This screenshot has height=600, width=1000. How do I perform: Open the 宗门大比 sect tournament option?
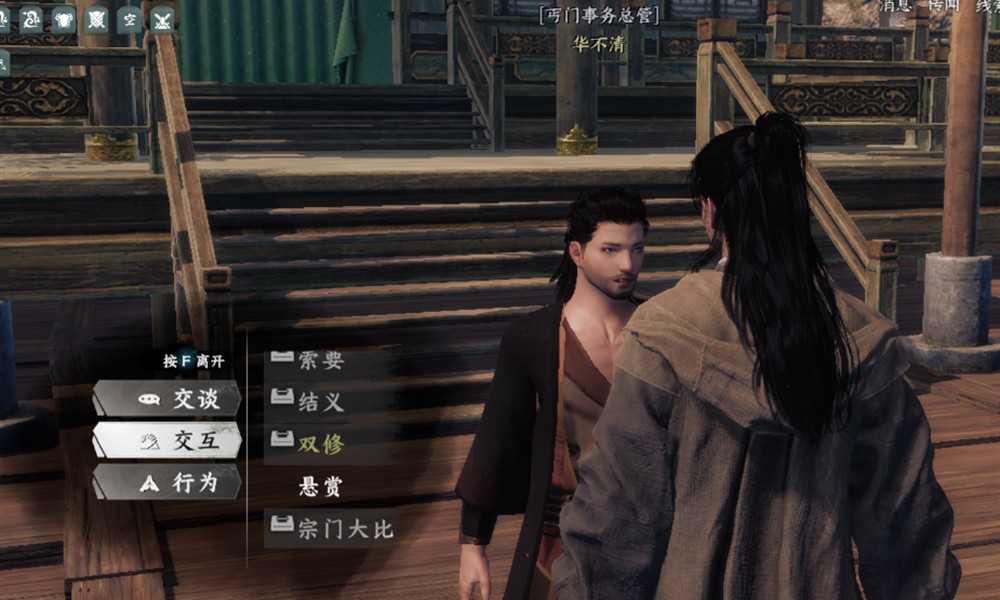(x=333, y=529)
